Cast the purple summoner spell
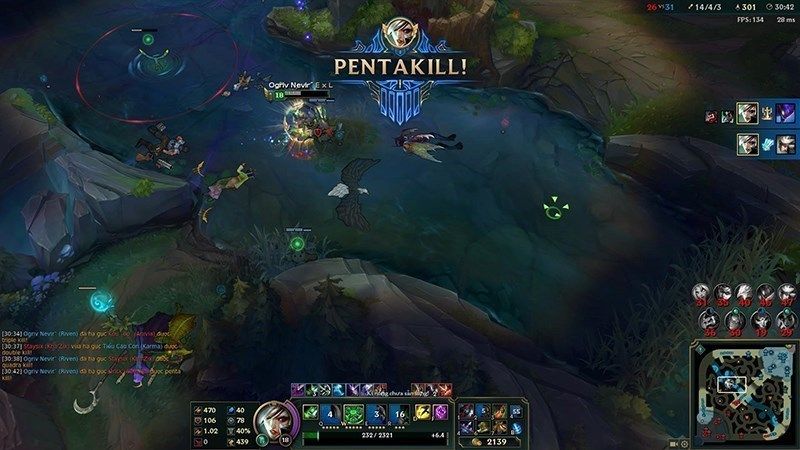The image size is (800, 450). click(x=442, y=412)
